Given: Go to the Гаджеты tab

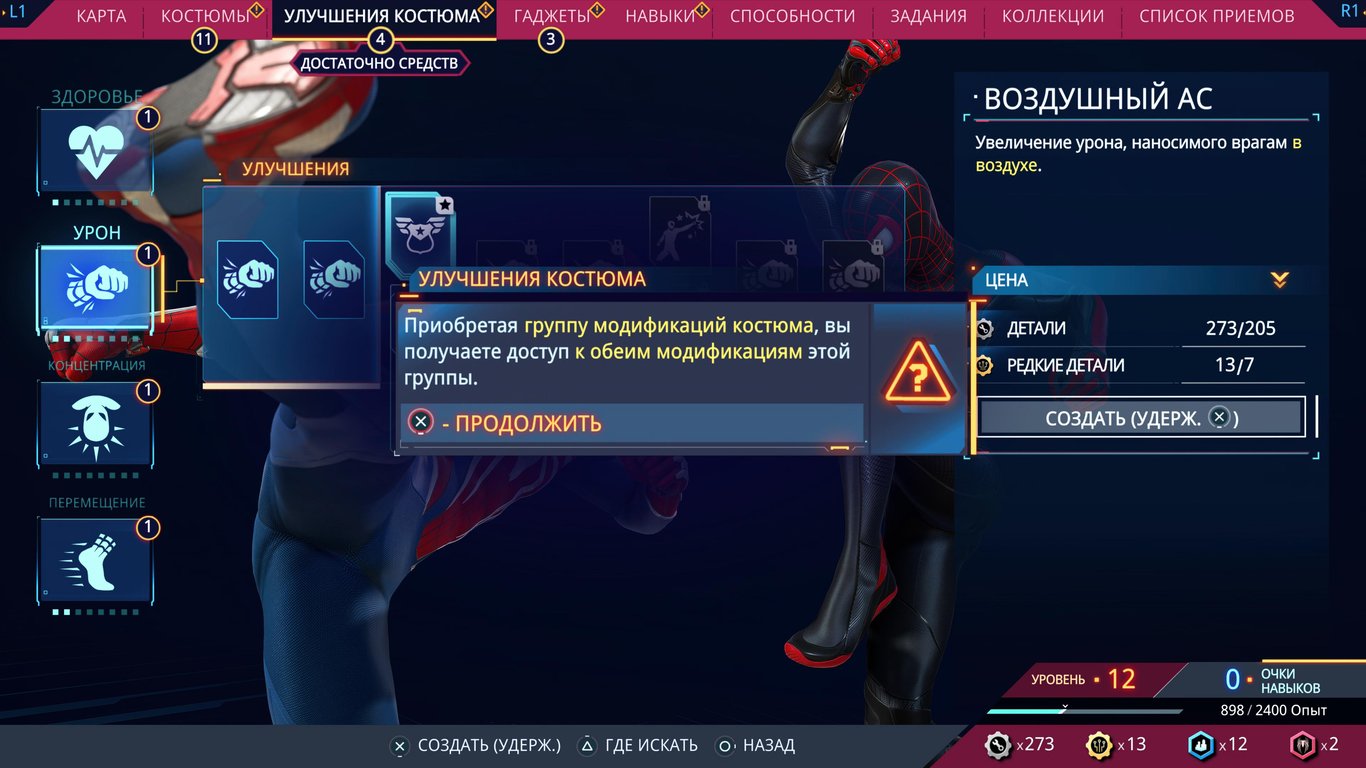Looking at the screenshot, I should click(552, 16).
